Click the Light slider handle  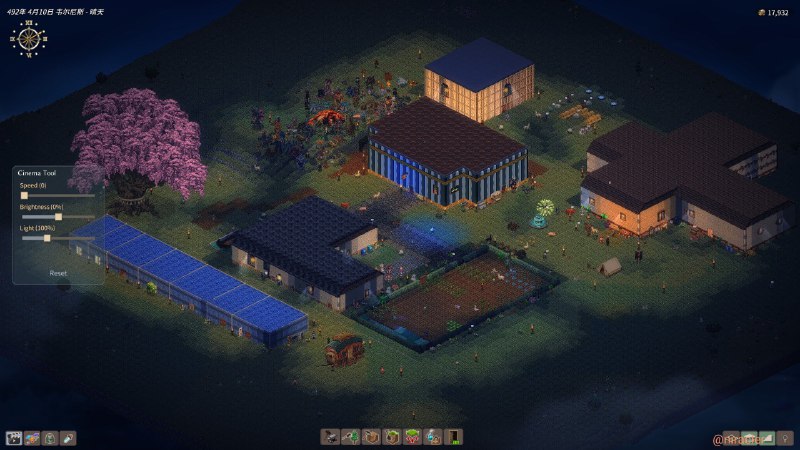47,238
